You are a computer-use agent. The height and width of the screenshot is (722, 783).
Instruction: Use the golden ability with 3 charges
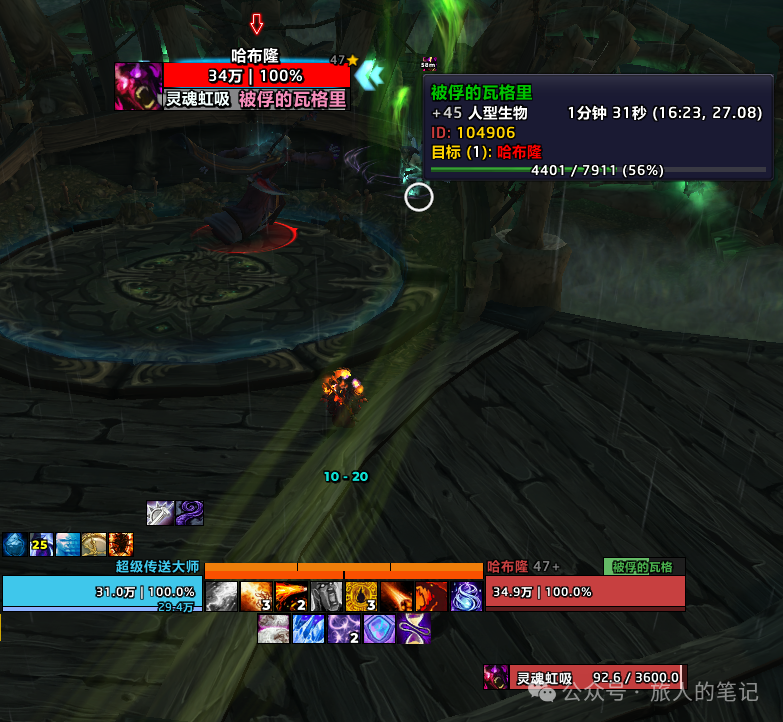pyautogui.click(x=361, y=597)
